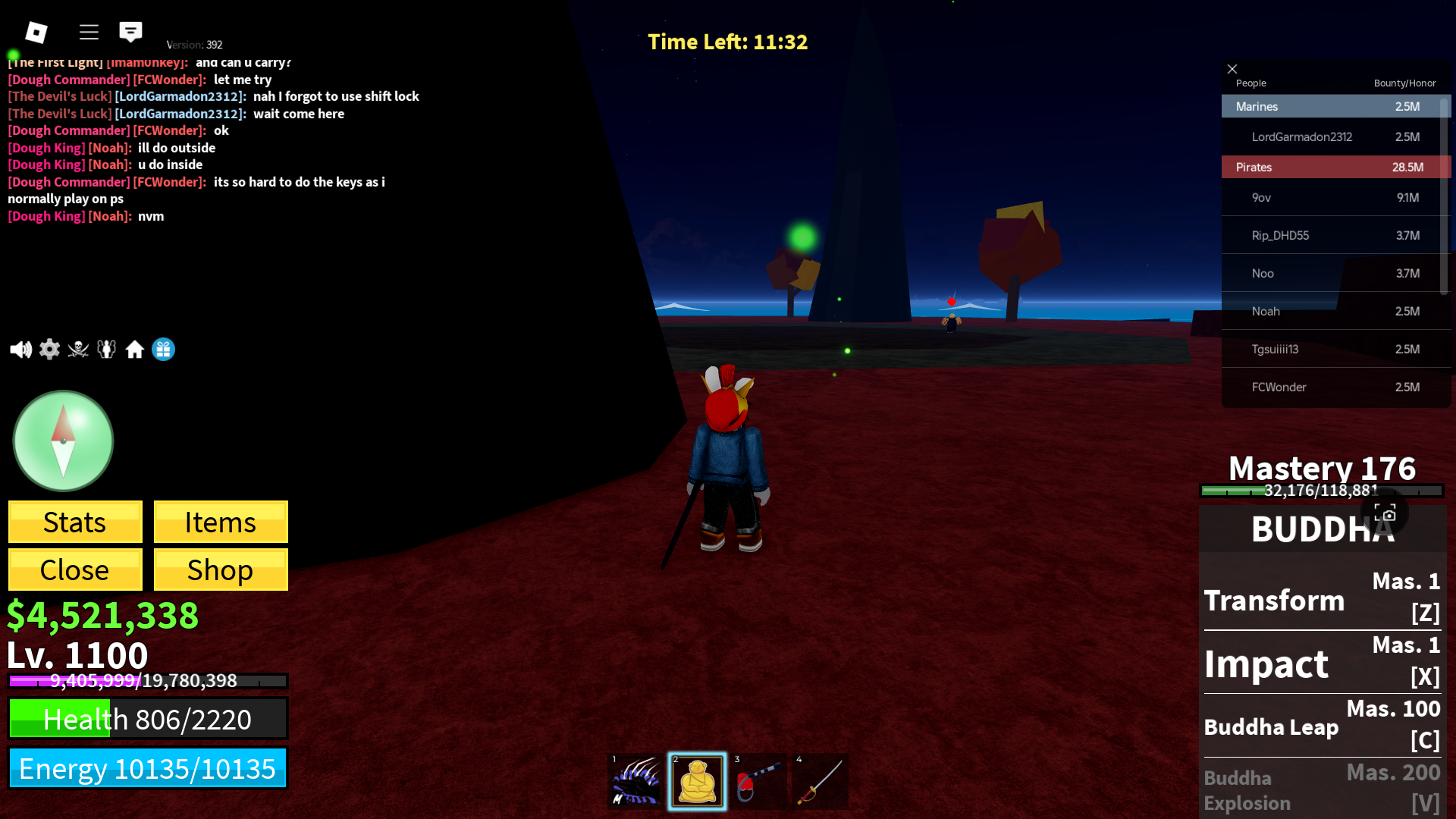
Task: Open the Items inventory
Action: point(221,522)
